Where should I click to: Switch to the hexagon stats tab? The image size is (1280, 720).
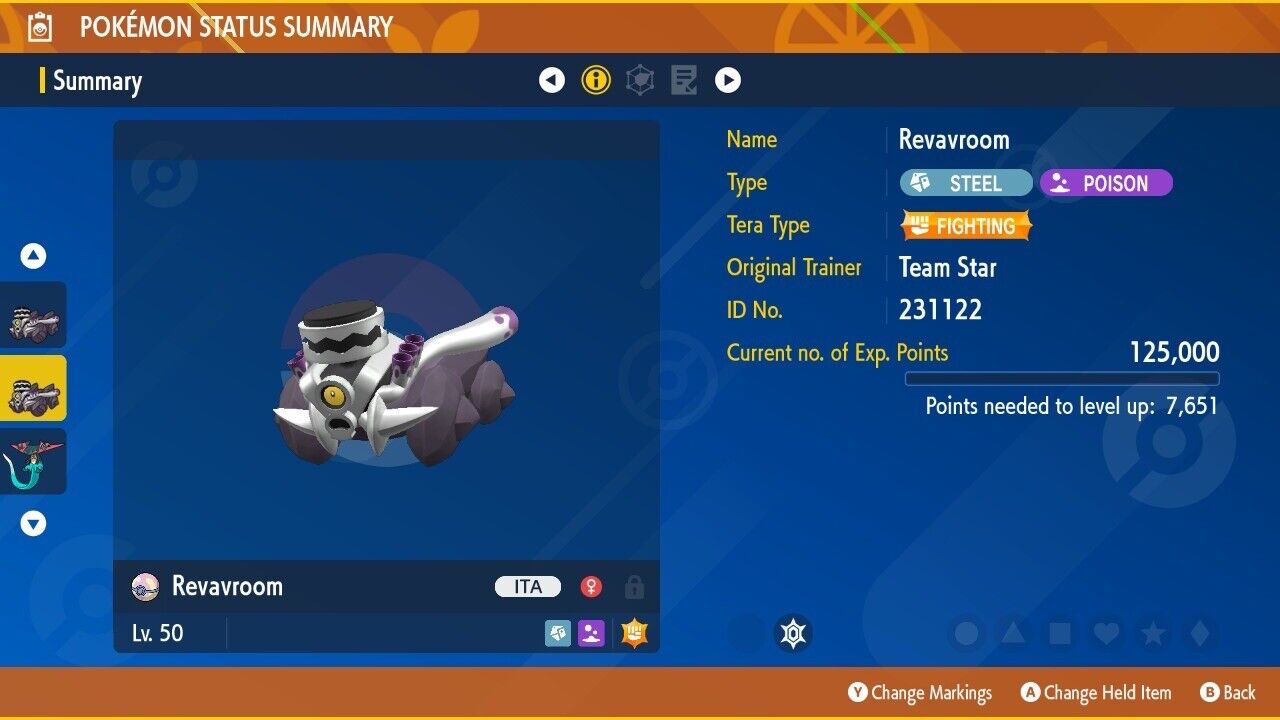click(x=640, y=80)
